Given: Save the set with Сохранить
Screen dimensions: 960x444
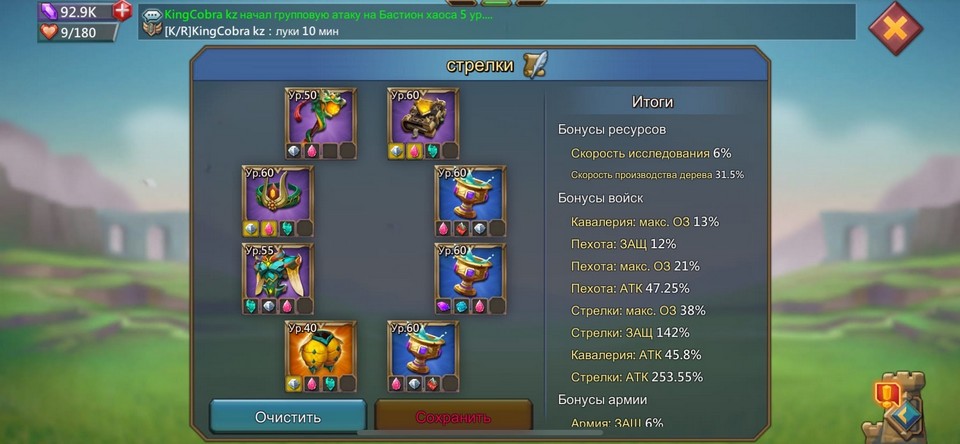Looking at the screenshot, I should pos(454,416).
